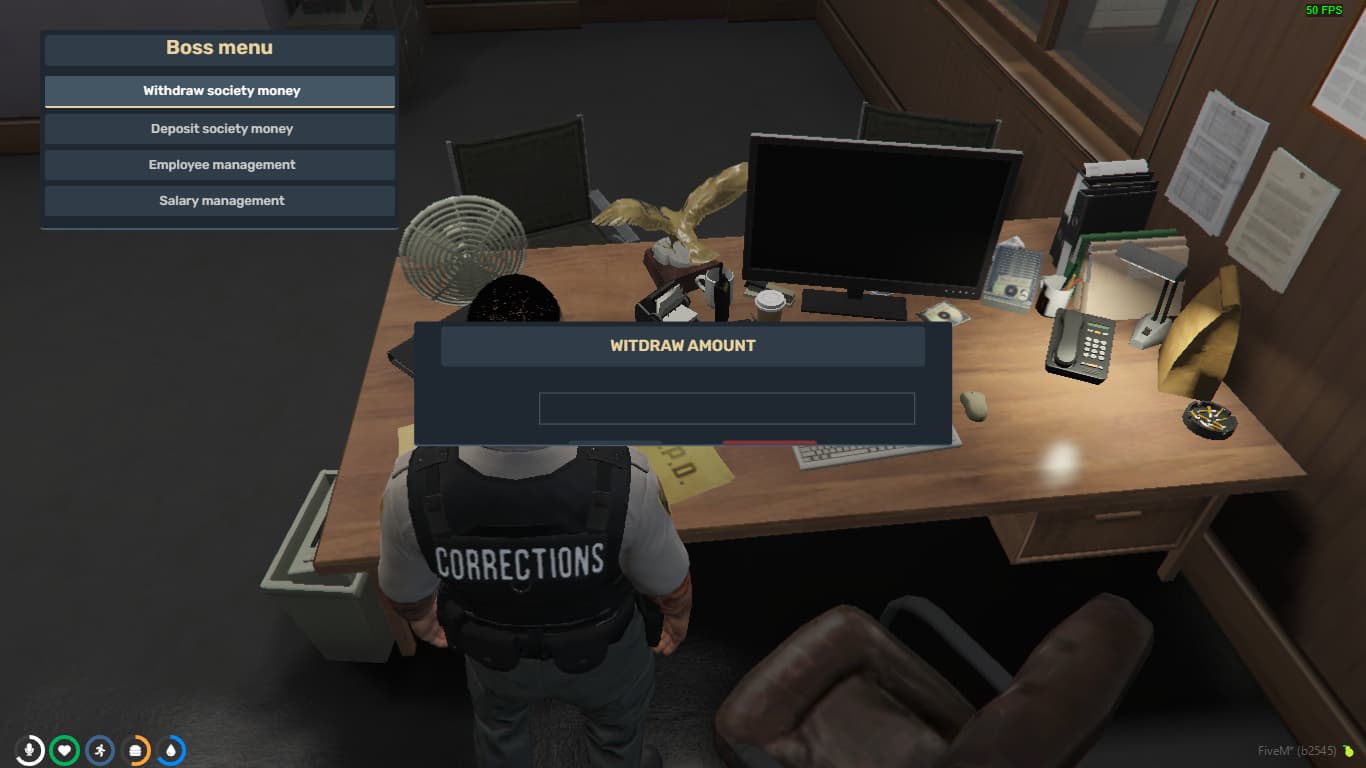Viewport: 1366px width, 768px height.
Task: Open Salary management
Action: click(x=219, y=200)
